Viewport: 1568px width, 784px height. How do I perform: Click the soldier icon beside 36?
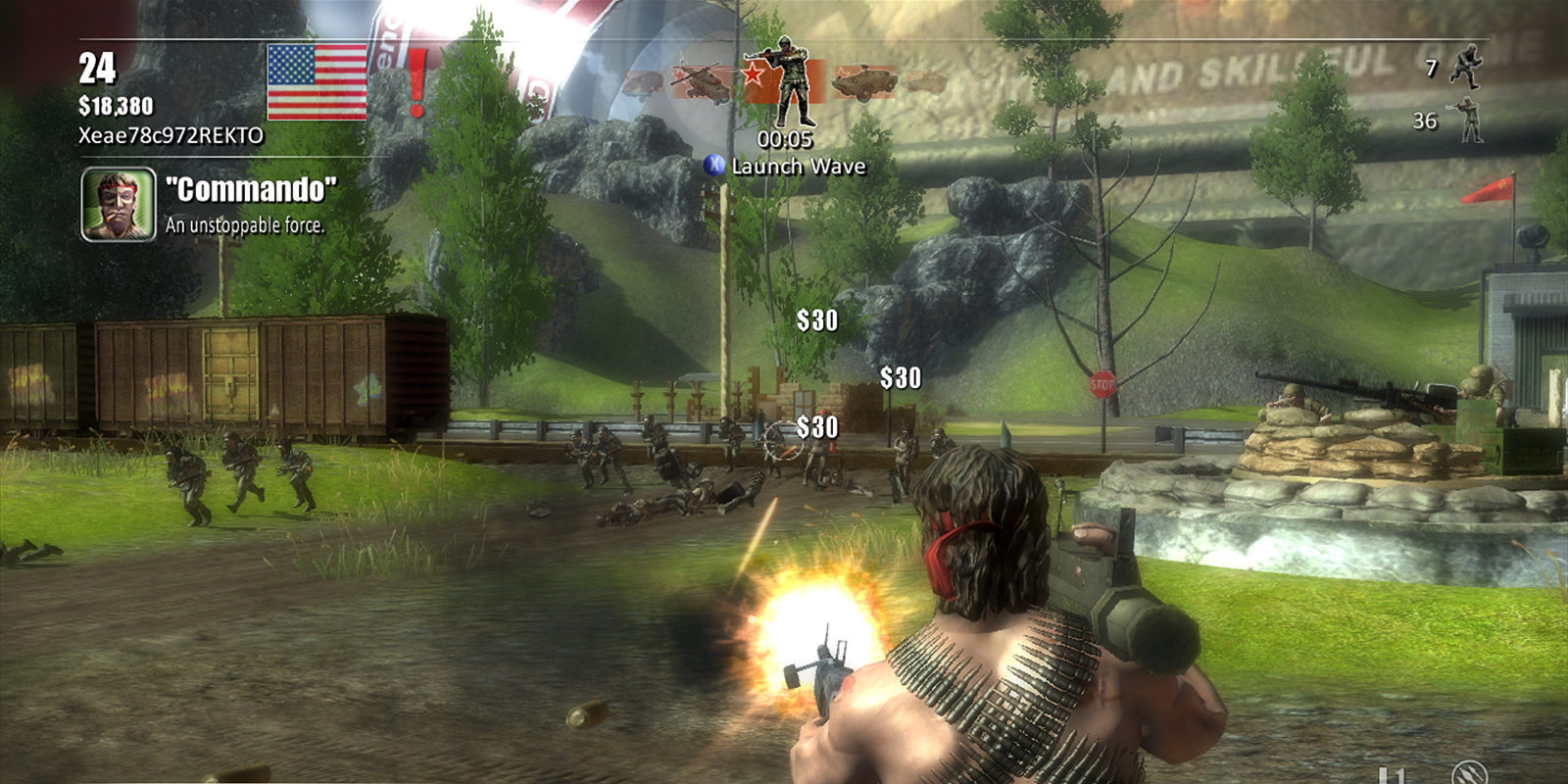tap(1467, 121)
